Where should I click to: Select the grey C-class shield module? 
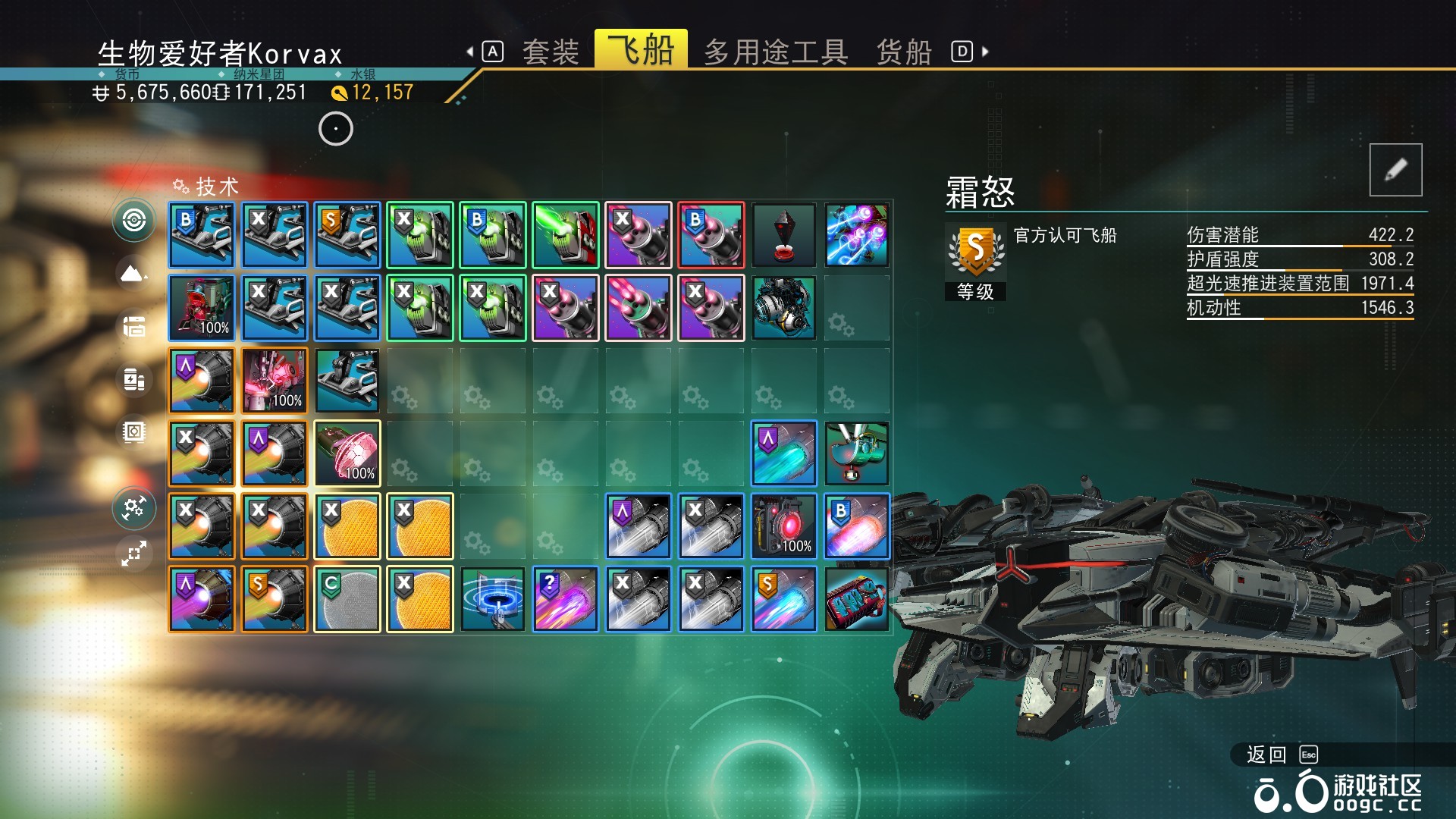[347, 599]
